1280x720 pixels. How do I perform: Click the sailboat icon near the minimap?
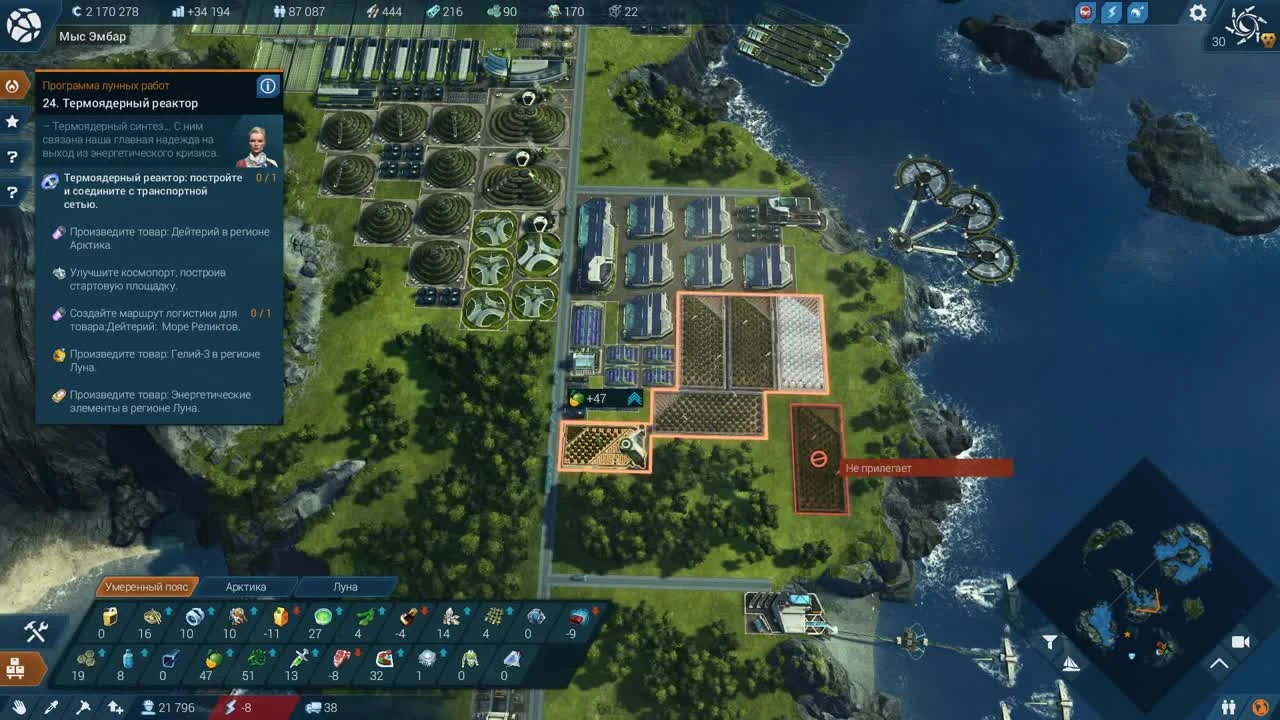[x=1071, y=664]
